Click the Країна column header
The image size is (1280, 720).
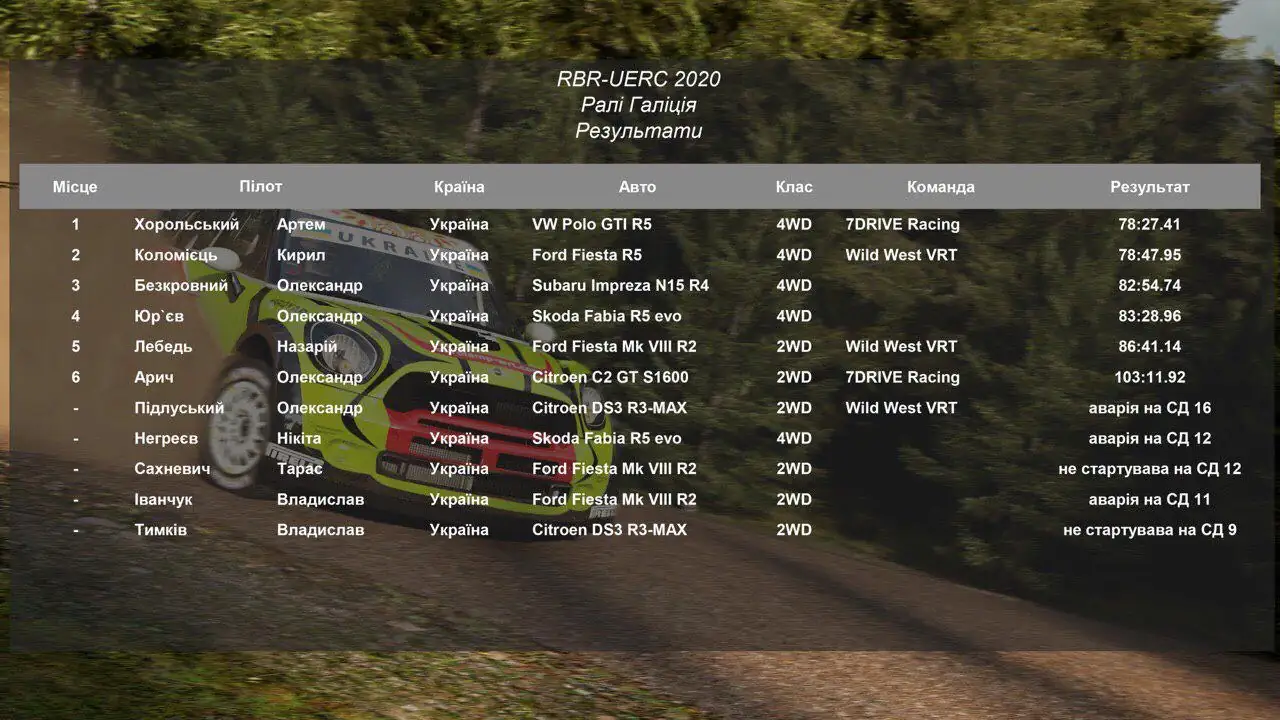[x=459, y=187]
